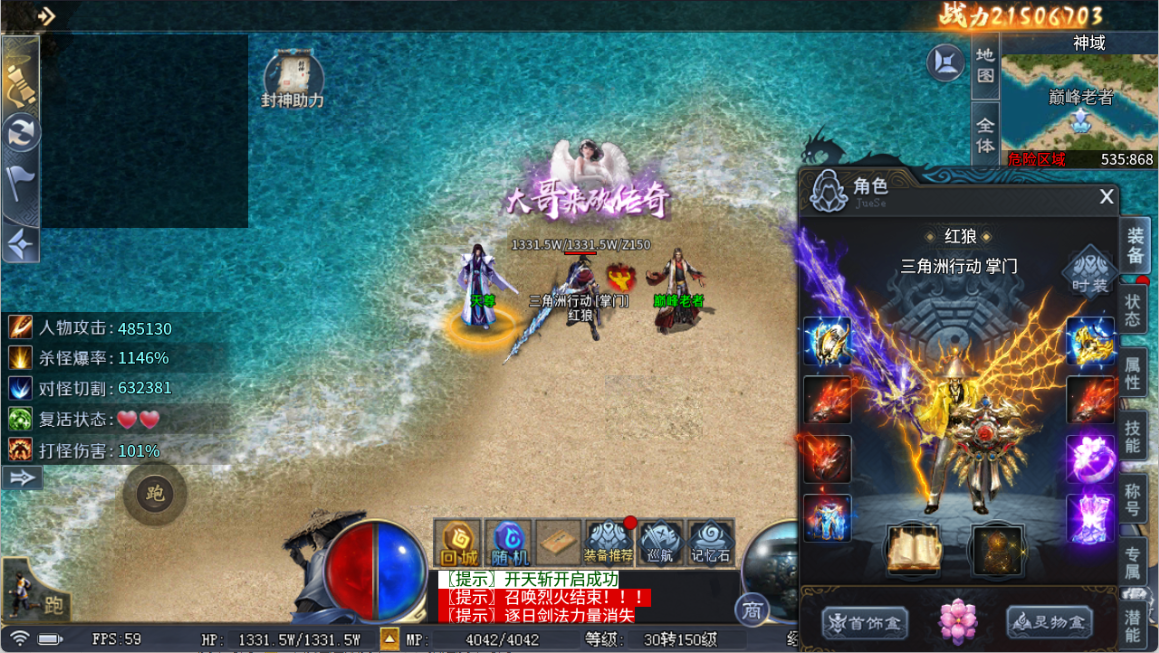The image size is (1159, 653).
Task: Open the 首饰盒 jewelry box
Action: click(865, 623)
